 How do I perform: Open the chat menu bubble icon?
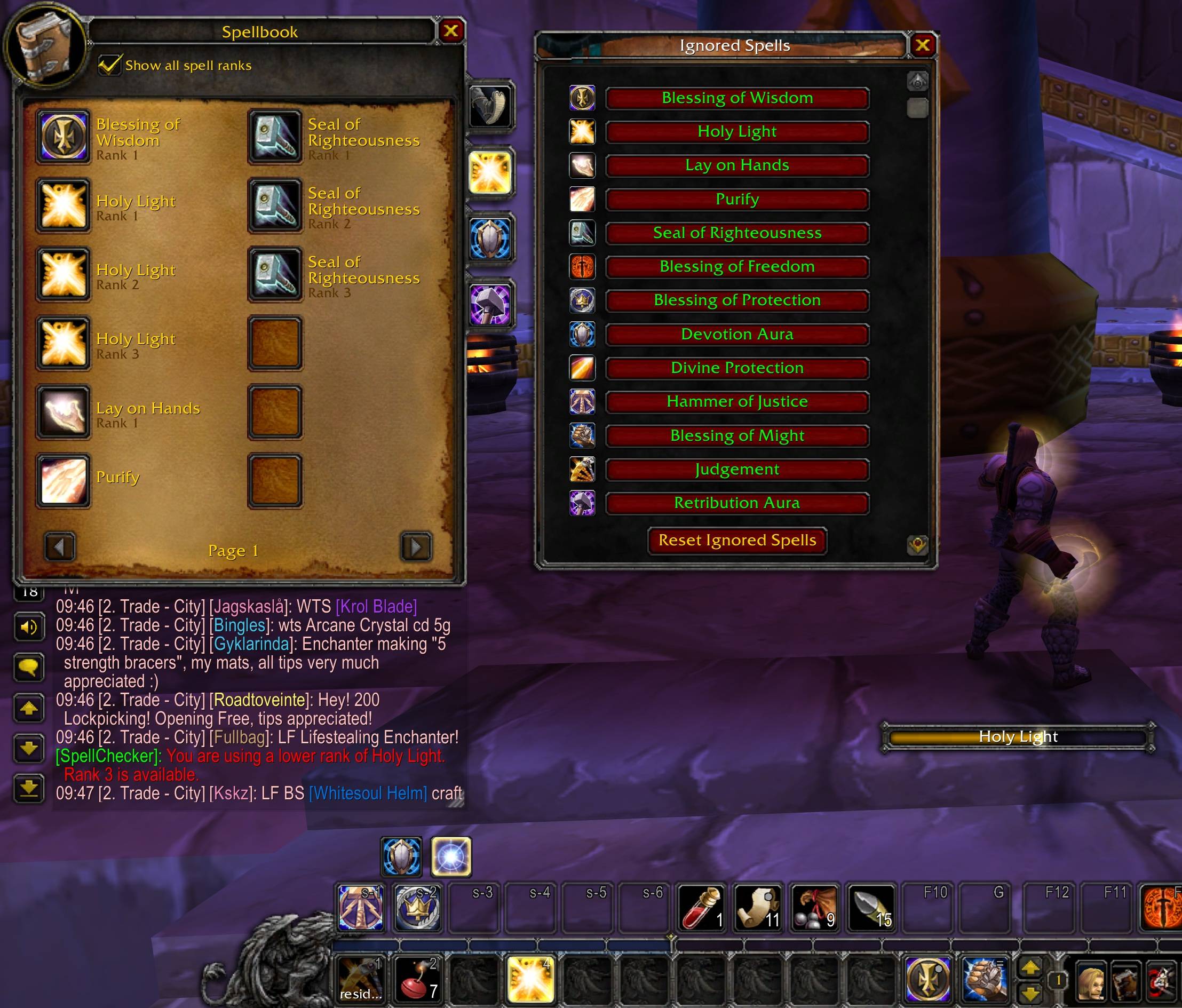point(30,668)
